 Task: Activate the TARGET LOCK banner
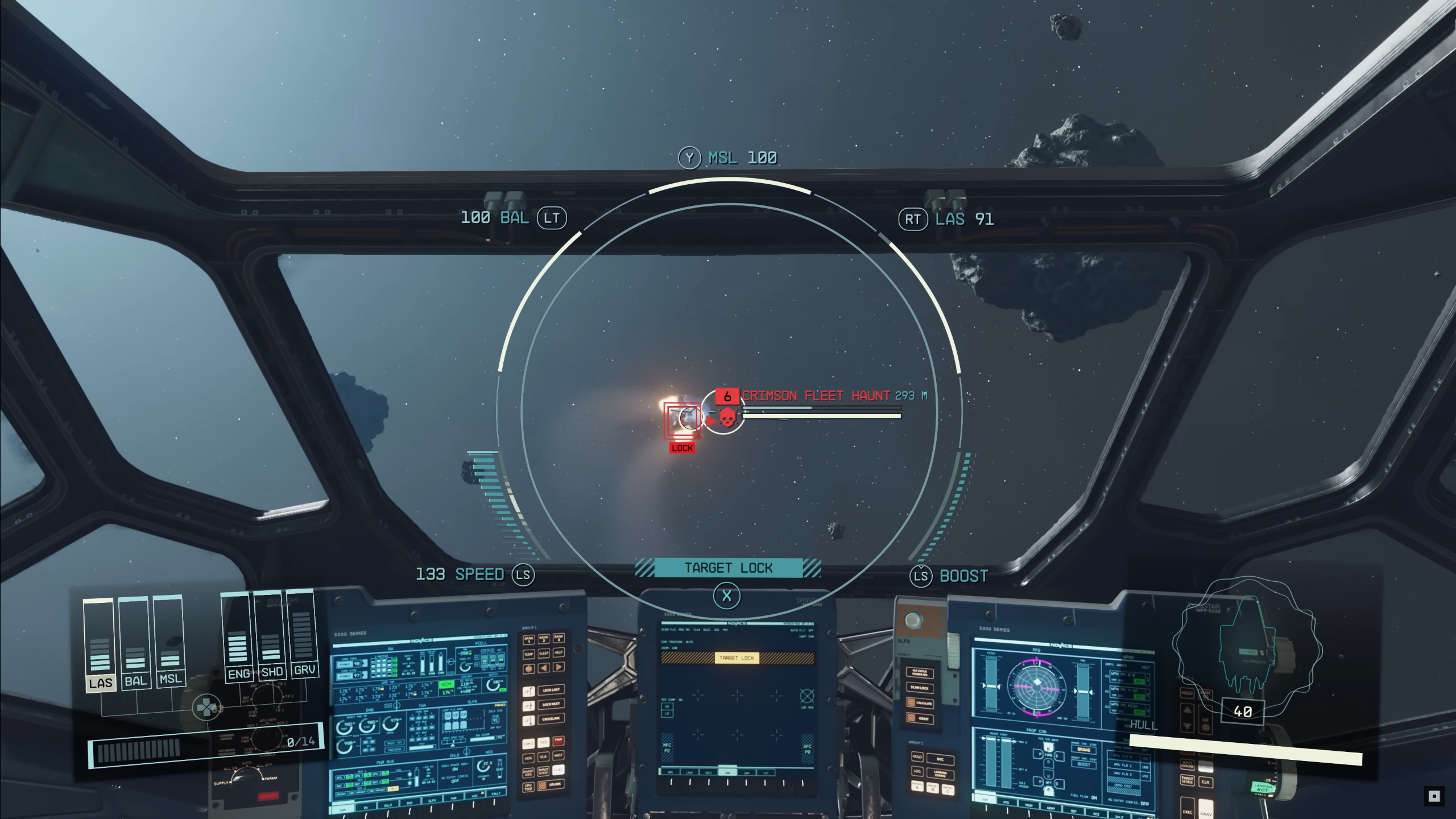coord(728,568)
